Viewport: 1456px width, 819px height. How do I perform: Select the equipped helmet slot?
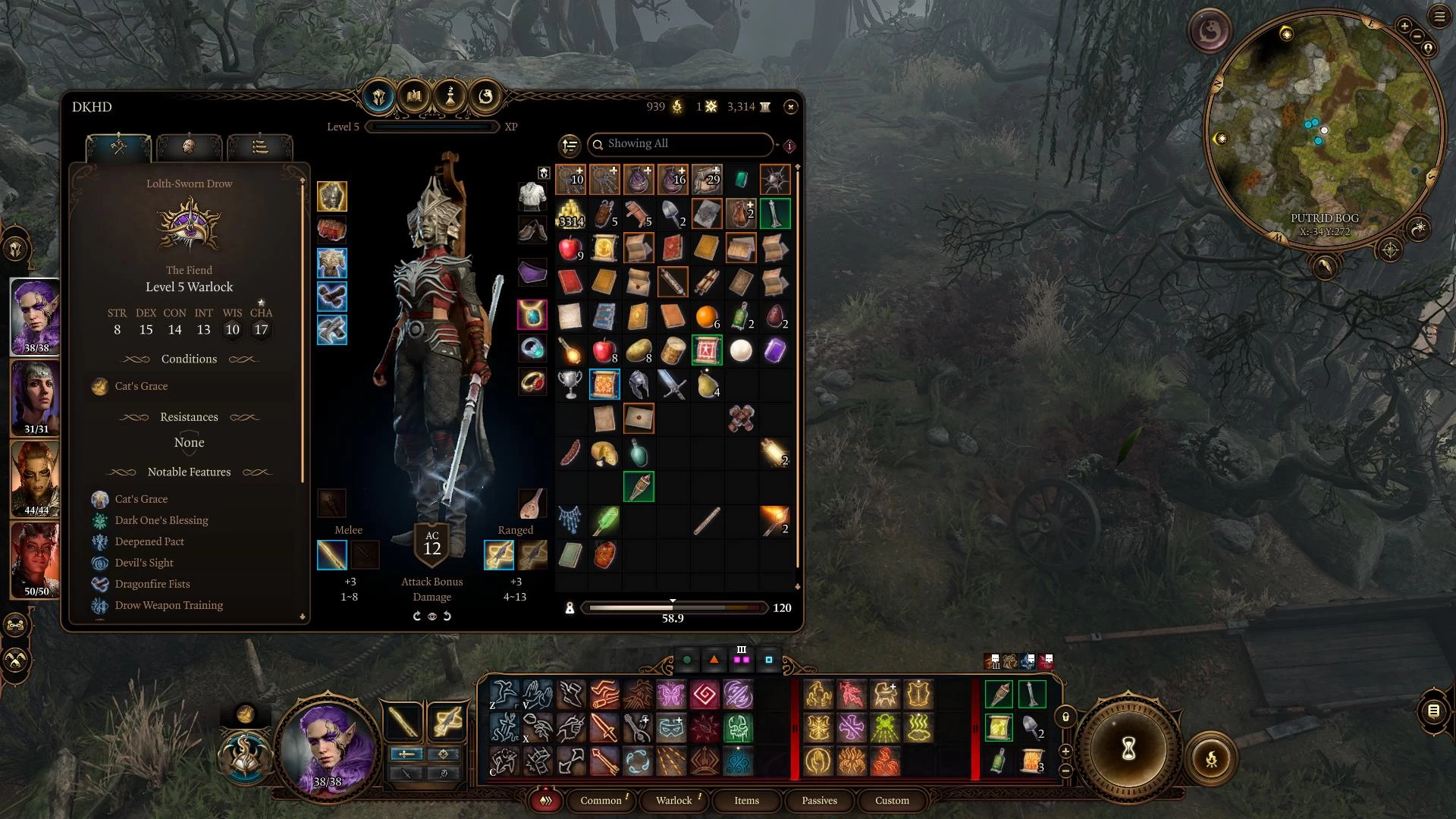(x=332, y=196)
